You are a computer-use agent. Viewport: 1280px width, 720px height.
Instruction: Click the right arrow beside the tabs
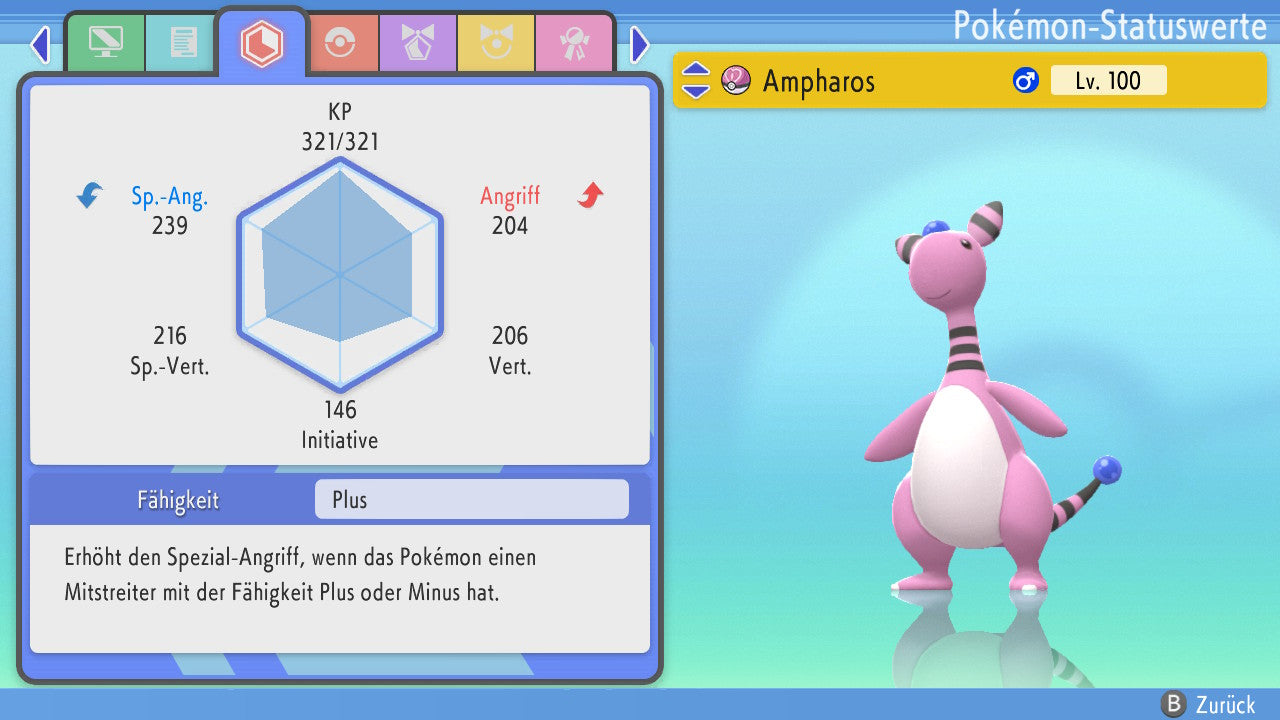pyautogui.click(x=640, y=44)
